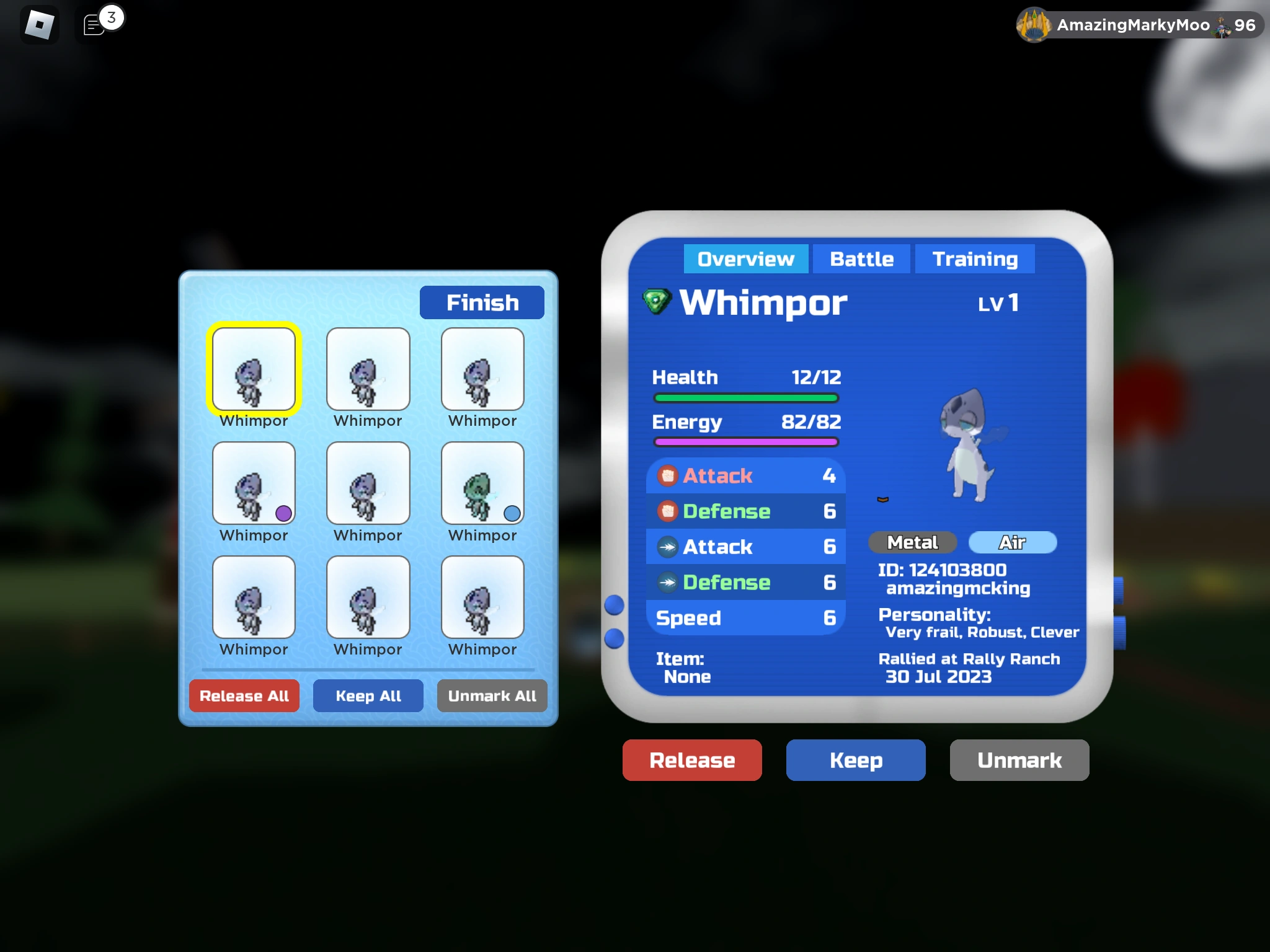The image size is (1270, 952).
Task: Switch to the Training tab
Action: pos(975,258)
